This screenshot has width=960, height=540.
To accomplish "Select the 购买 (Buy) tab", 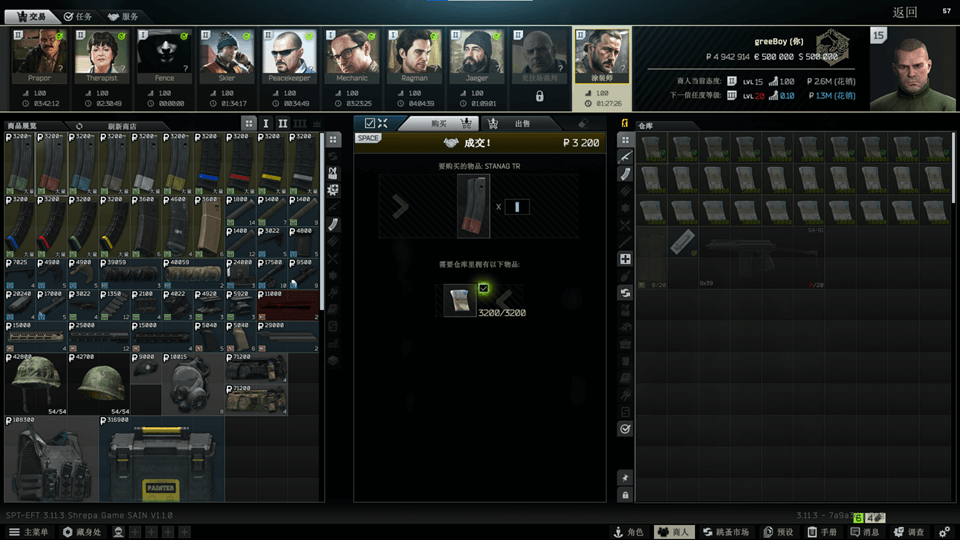I will coord(446,123).
